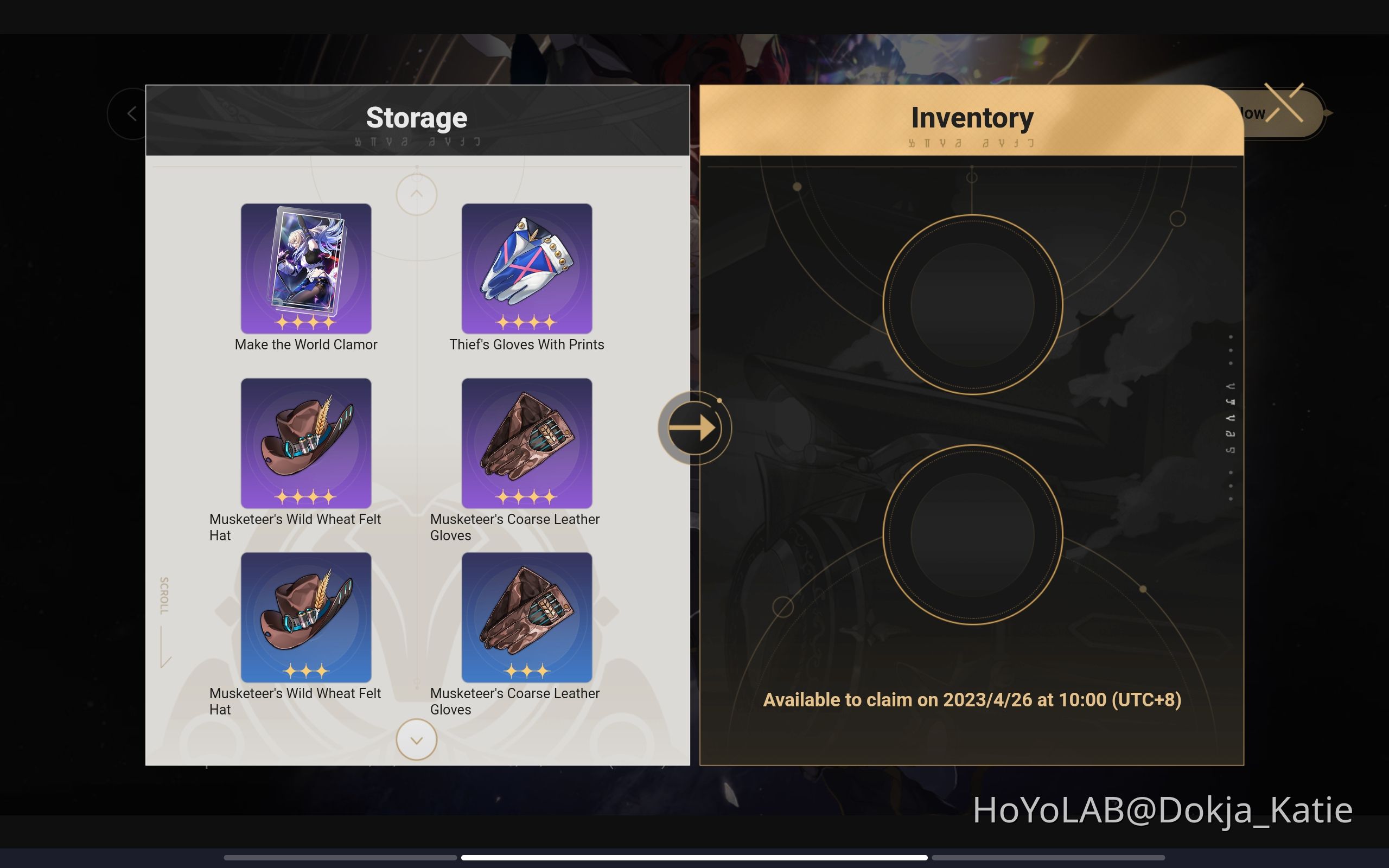Click the claim availability date text
This screenshot has width=1389, height=868.
tap(971, 700)
